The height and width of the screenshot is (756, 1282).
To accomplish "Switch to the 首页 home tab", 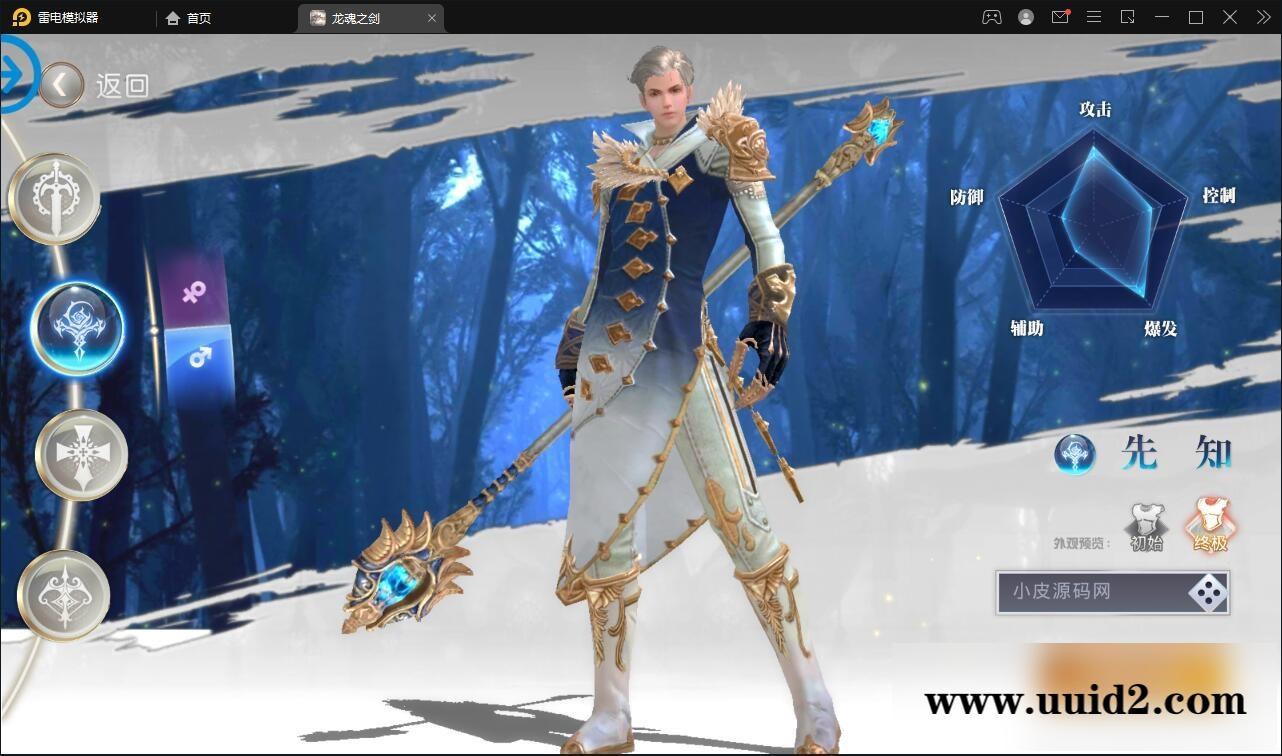I will click(x=189, y=17).
